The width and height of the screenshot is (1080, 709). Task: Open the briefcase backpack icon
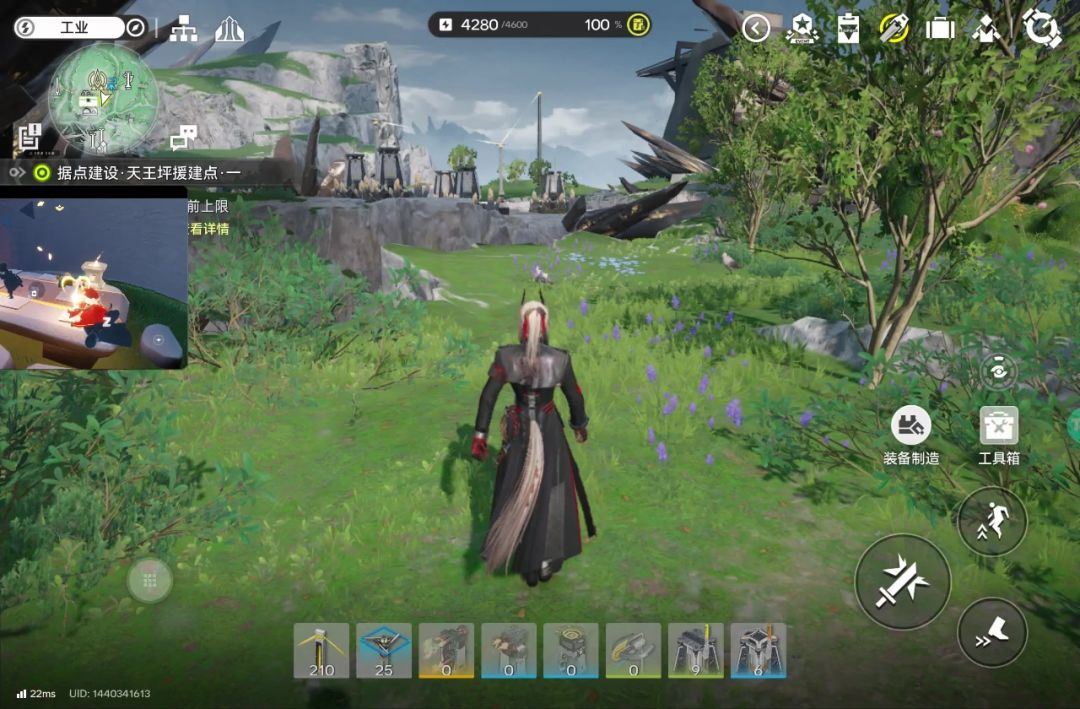[x=940, y=28]
